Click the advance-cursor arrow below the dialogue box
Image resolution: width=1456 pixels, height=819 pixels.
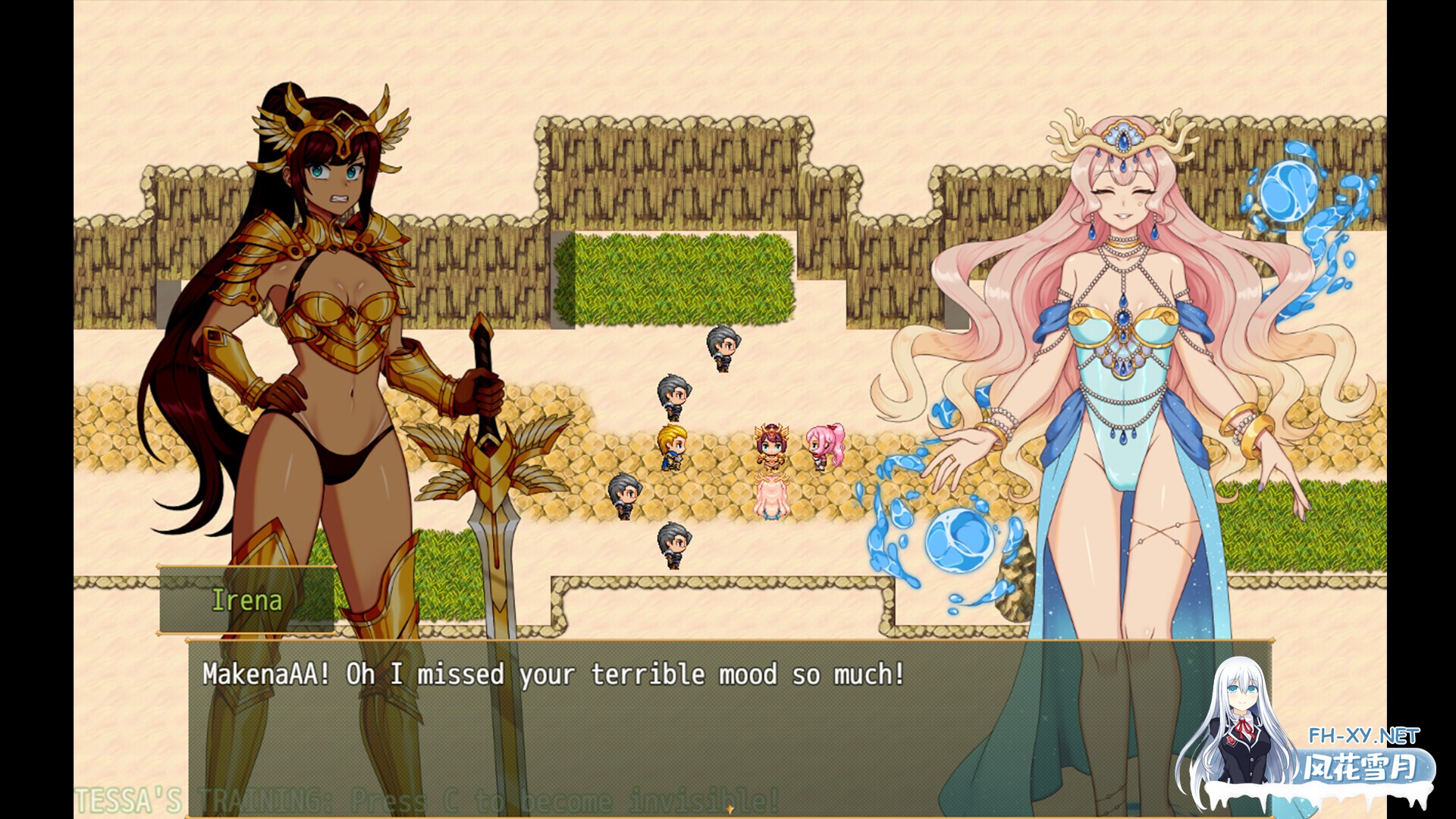(730, 811)
